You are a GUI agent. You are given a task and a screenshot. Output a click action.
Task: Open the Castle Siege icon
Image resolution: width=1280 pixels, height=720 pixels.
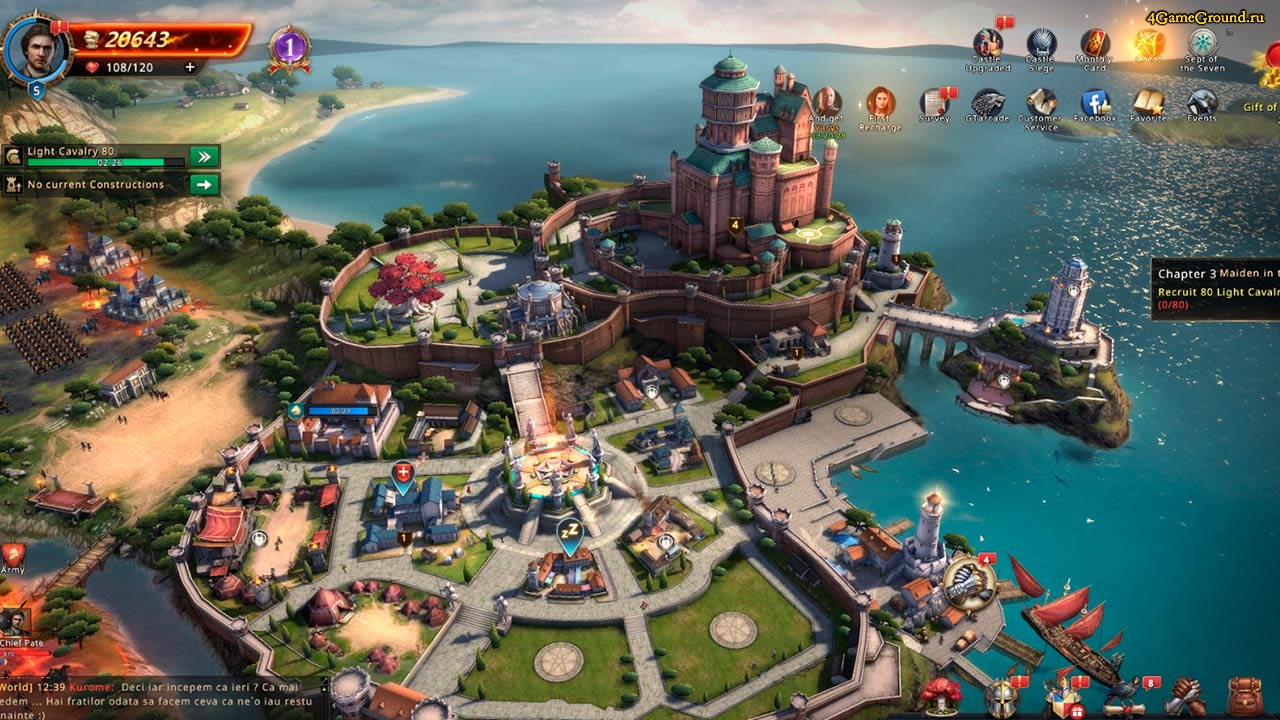pyautogui.click(x=1041, y=46)
